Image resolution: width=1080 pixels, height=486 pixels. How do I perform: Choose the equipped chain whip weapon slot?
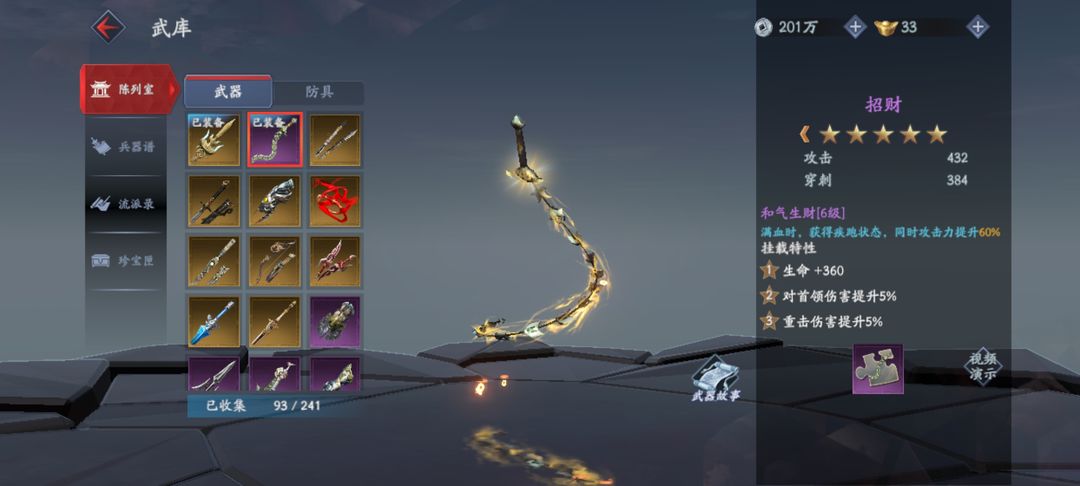coord(275,140)
